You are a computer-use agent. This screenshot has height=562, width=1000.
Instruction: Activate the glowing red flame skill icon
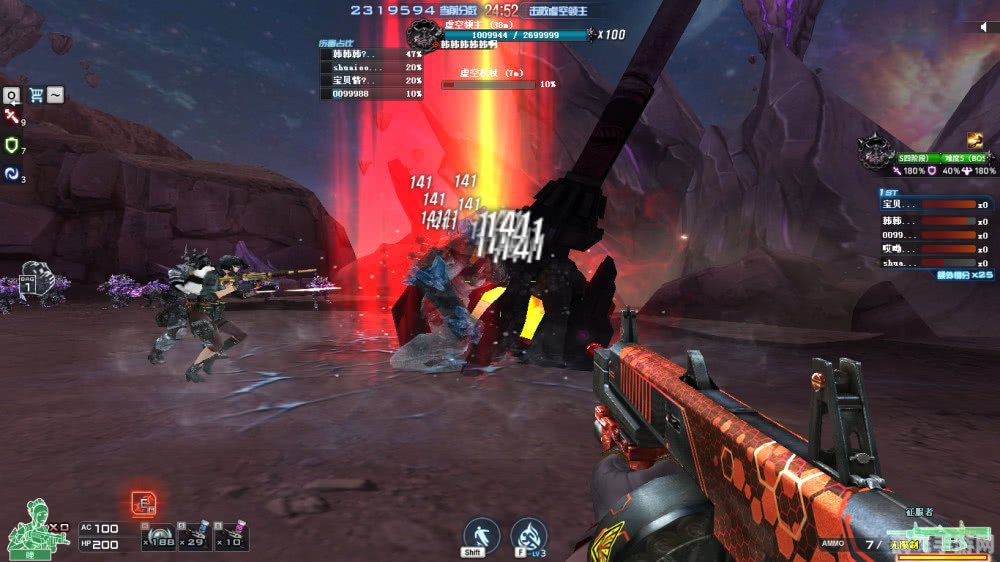point(143,503)
